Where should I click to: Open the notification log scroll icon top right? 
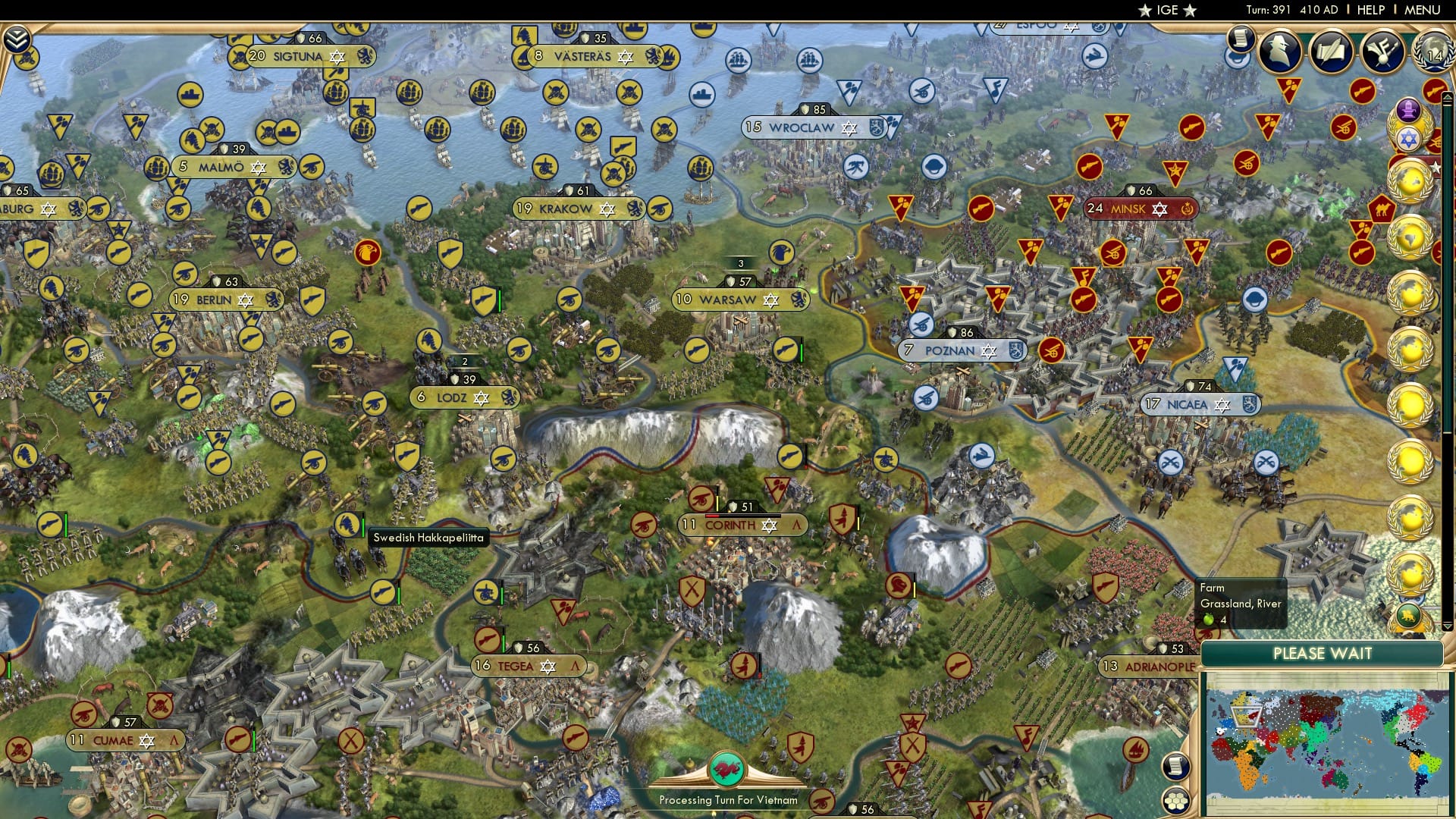coord(1241,38)
